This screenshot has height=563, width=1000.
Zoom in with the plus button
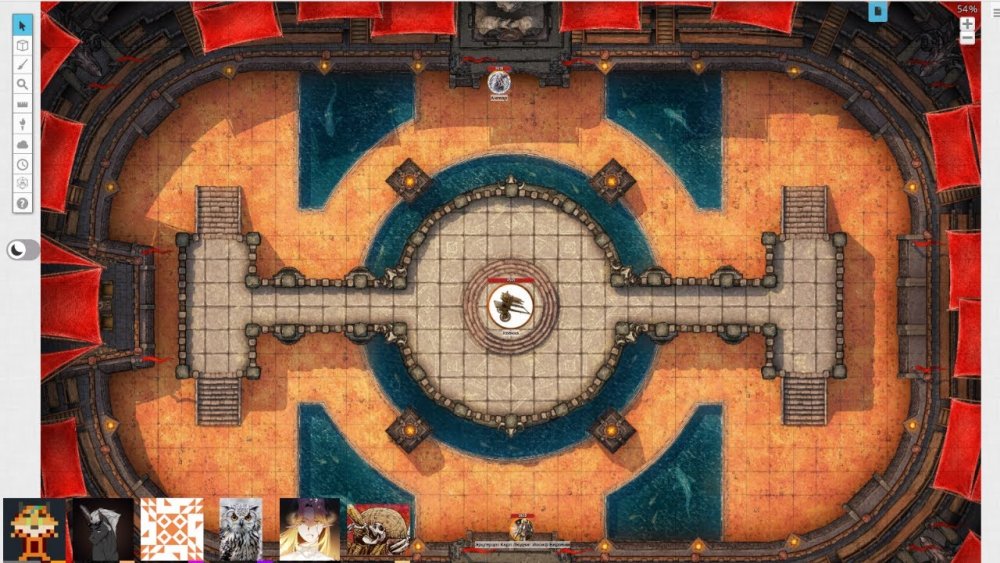[967, 24]
